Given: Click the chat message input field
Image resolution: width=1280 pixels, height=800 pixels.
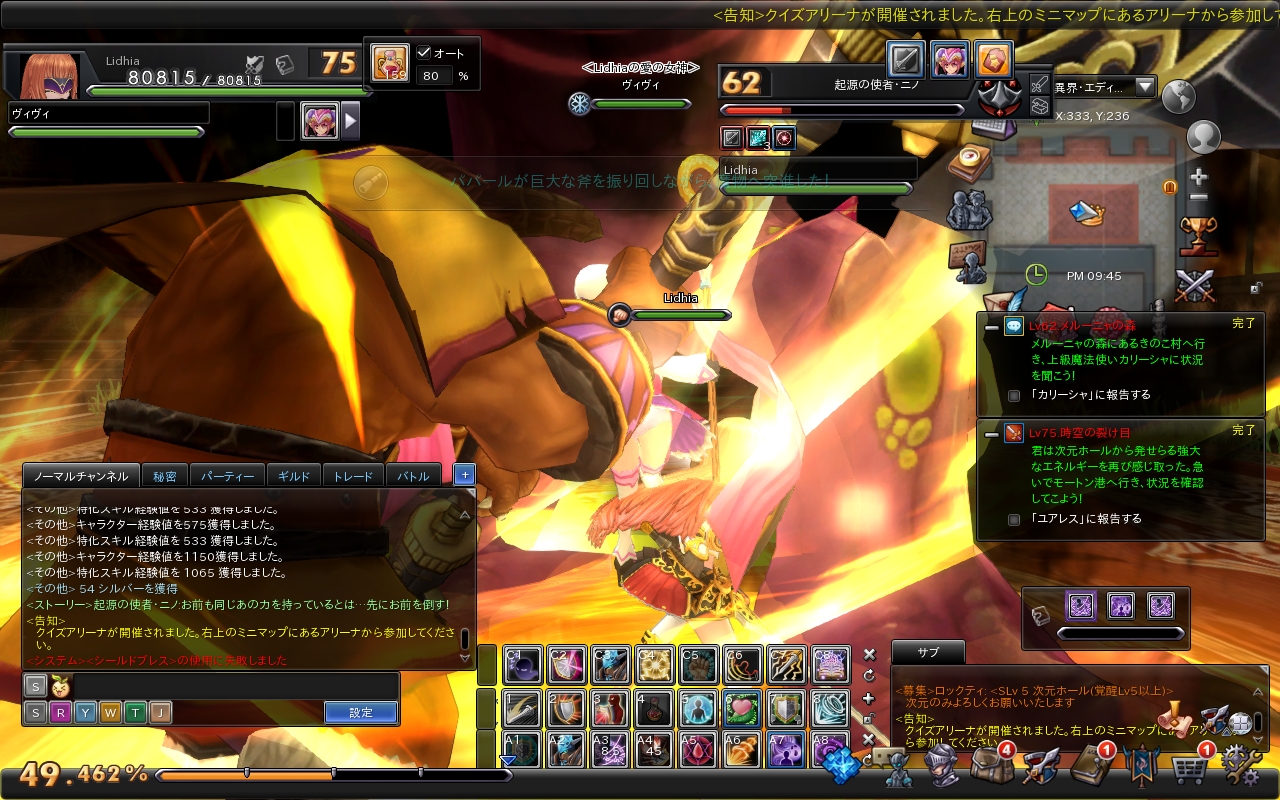Looking at the screenshot, I should tap(235, 686).
